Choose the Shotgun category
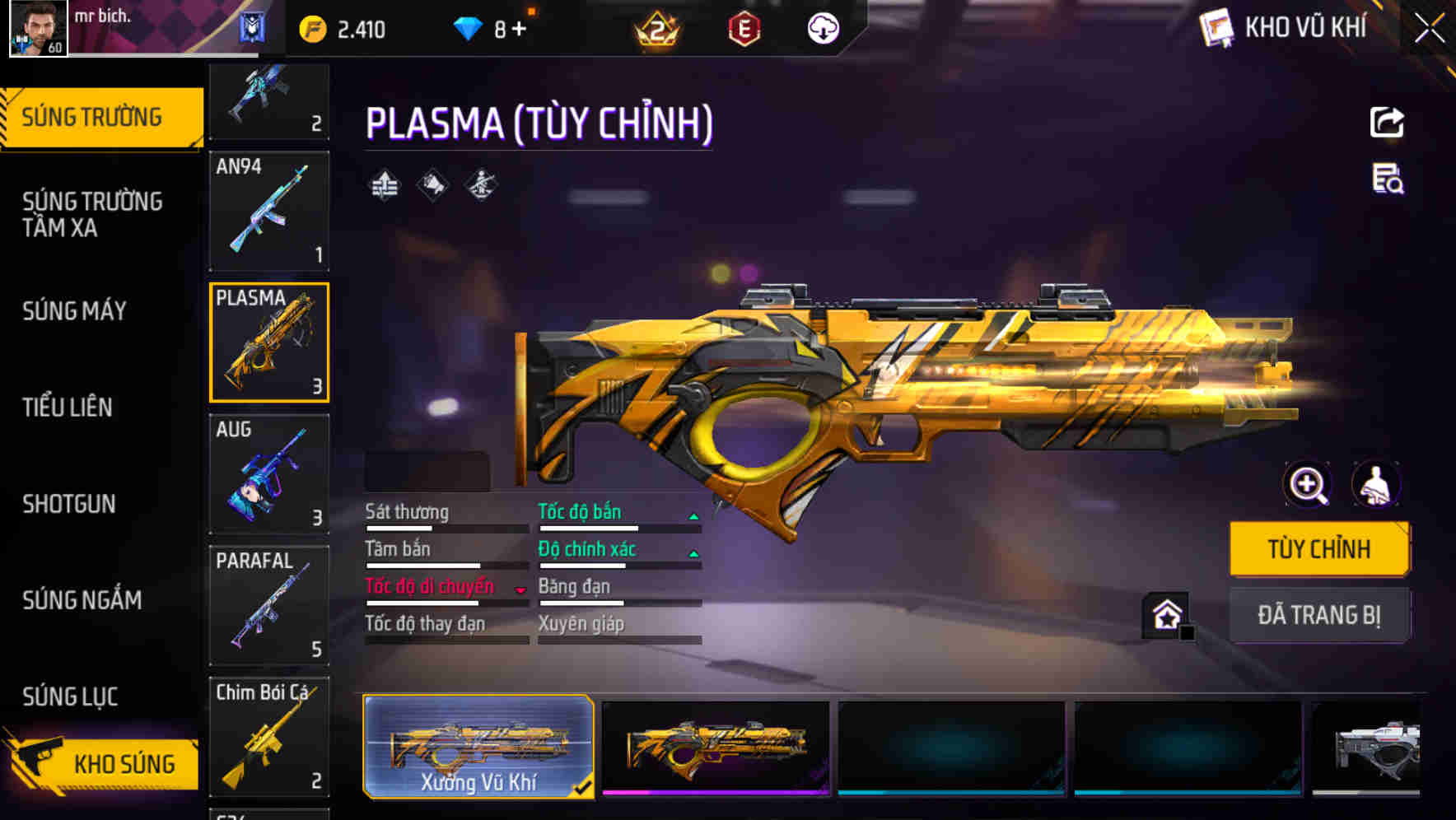This screenshot has height=820, width=1456. 69,504
